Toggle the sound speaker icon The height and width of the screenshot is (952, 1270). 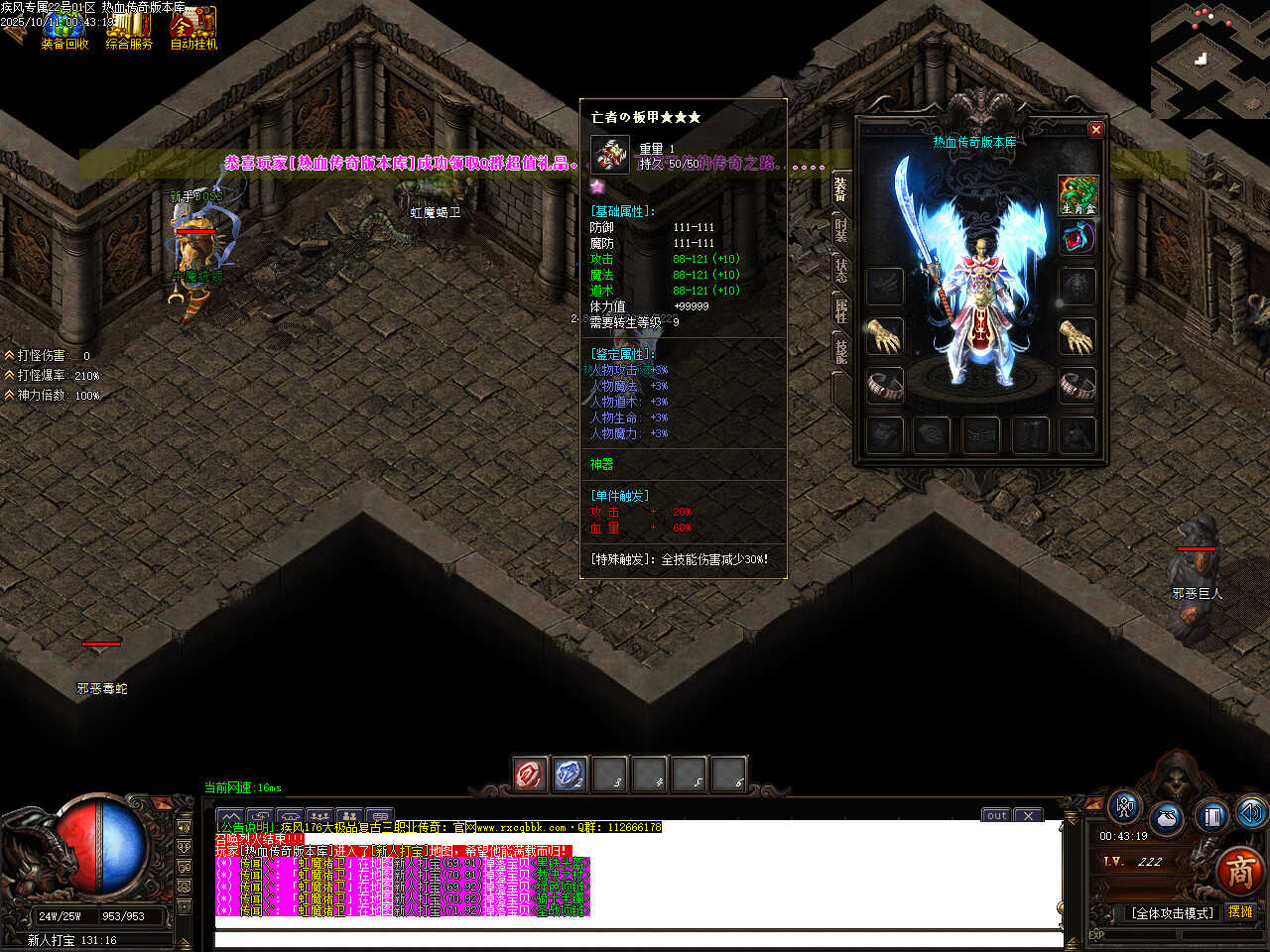click(x=1250, y=813)
